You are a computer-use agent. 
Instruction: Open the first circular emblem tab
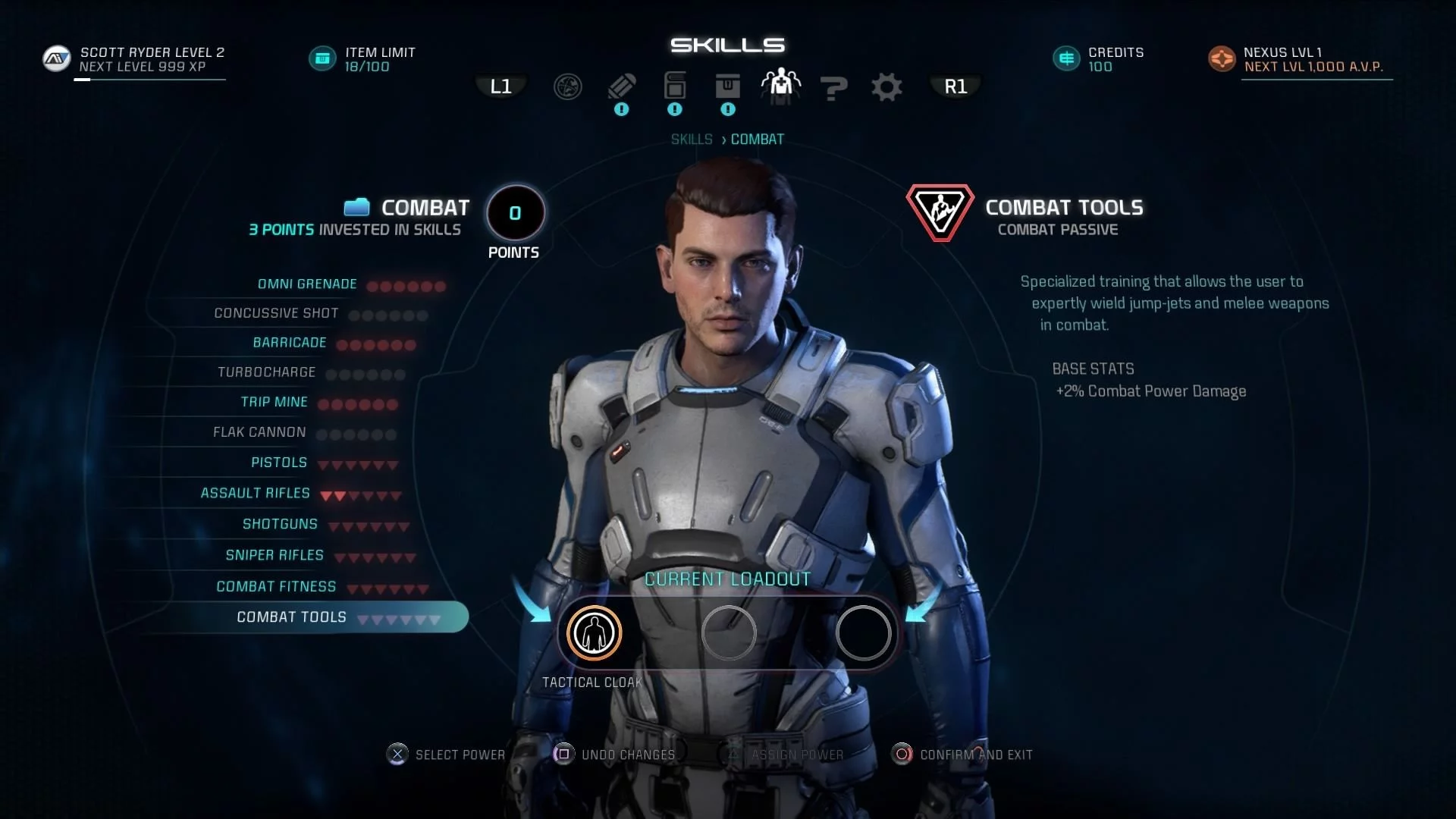tap(568, 87)
